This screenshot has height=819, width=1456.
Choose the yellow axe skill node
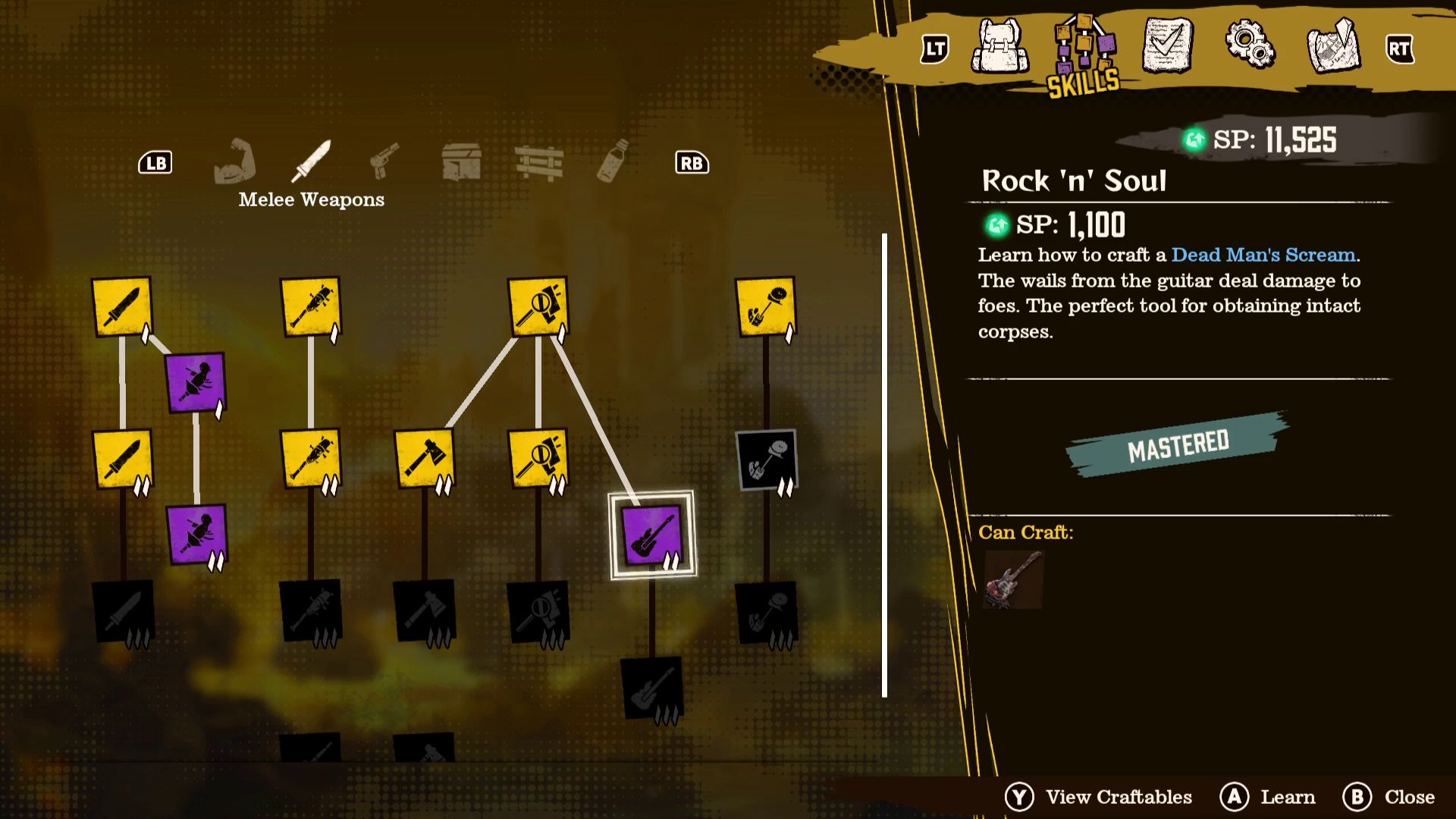click(424, 459)
